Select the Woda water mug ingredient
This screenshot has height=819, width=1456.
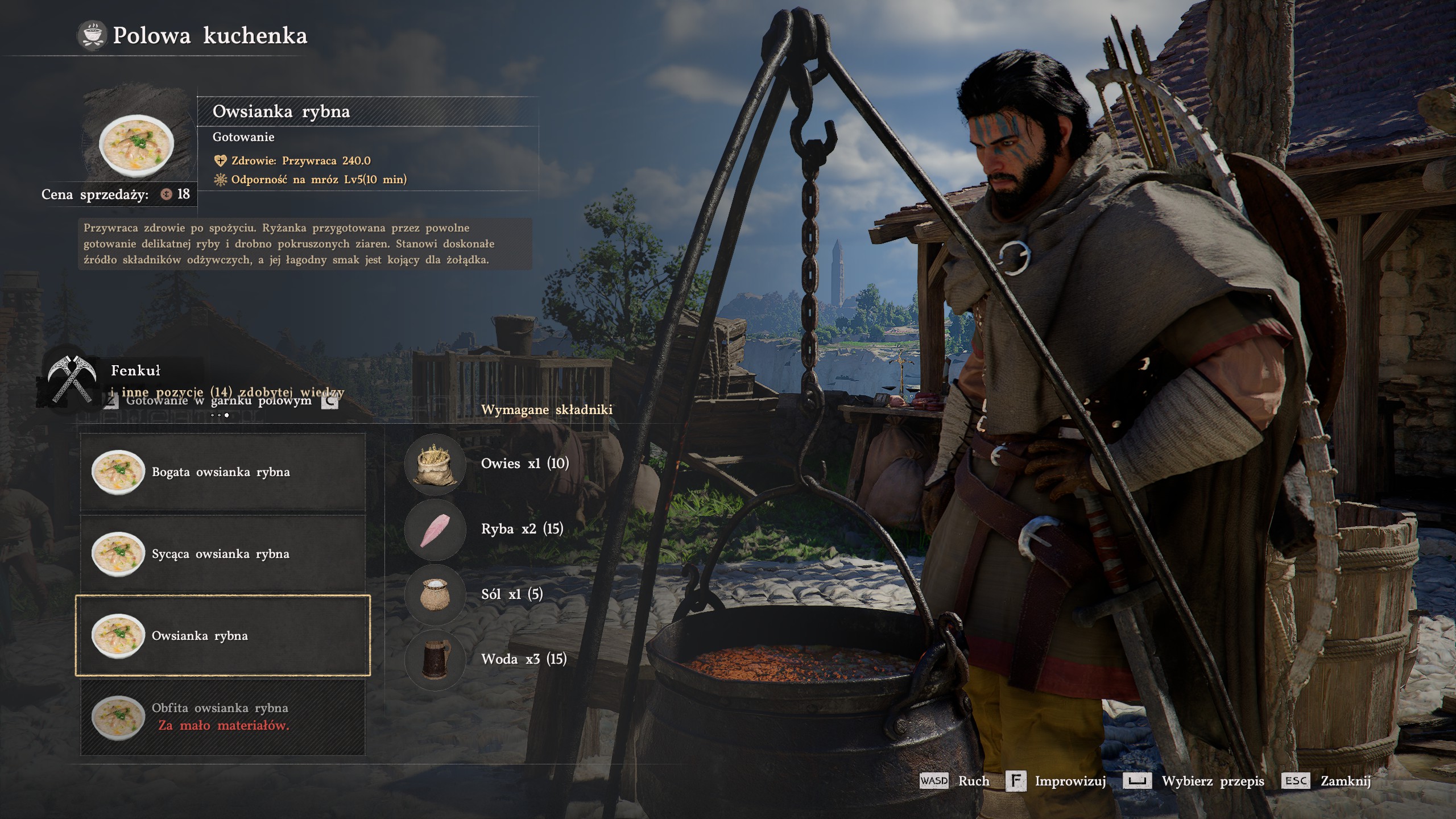[x=435, y=659]
